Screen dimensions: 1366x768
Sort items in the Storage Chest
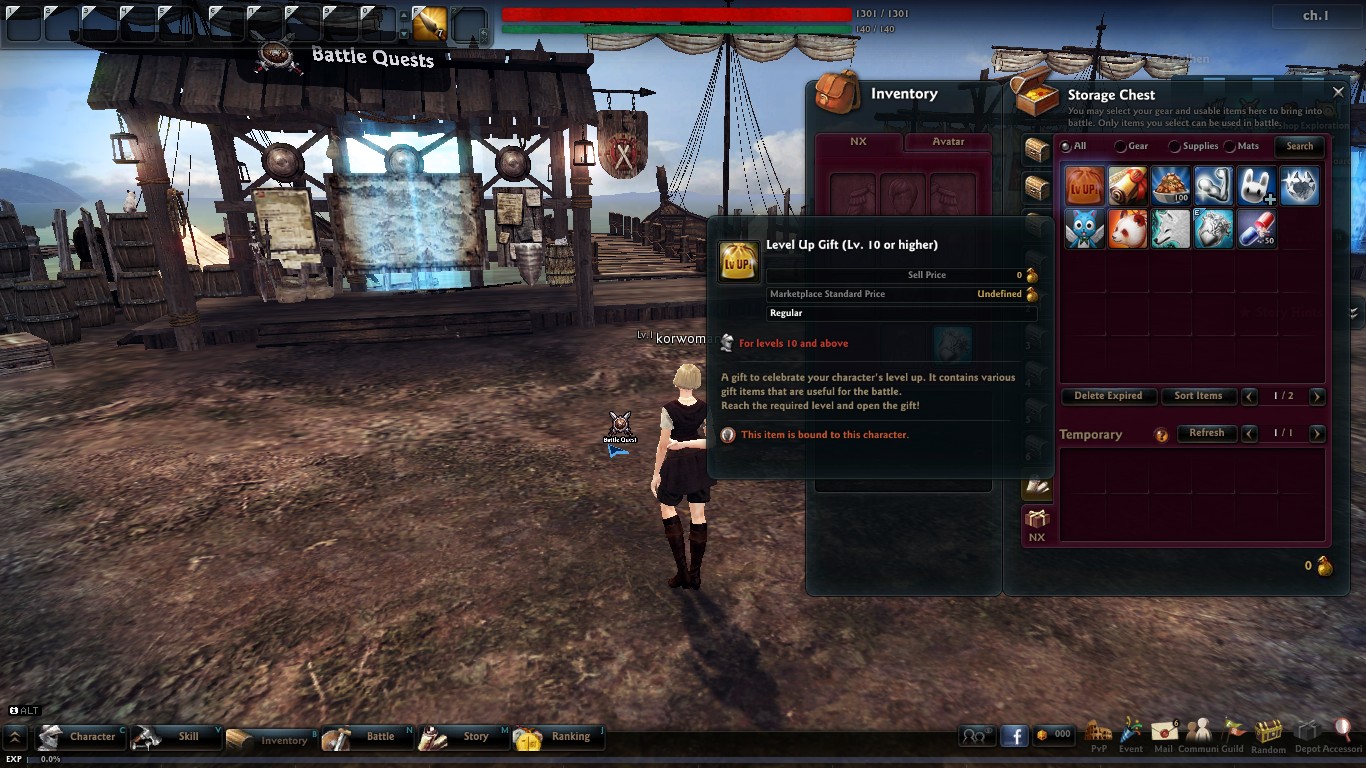tap(1198, 396)
